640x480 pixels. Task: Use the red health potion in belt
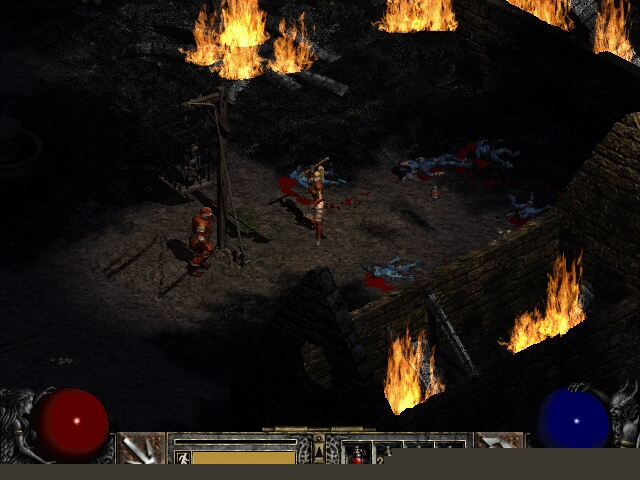tap(357, 456)
